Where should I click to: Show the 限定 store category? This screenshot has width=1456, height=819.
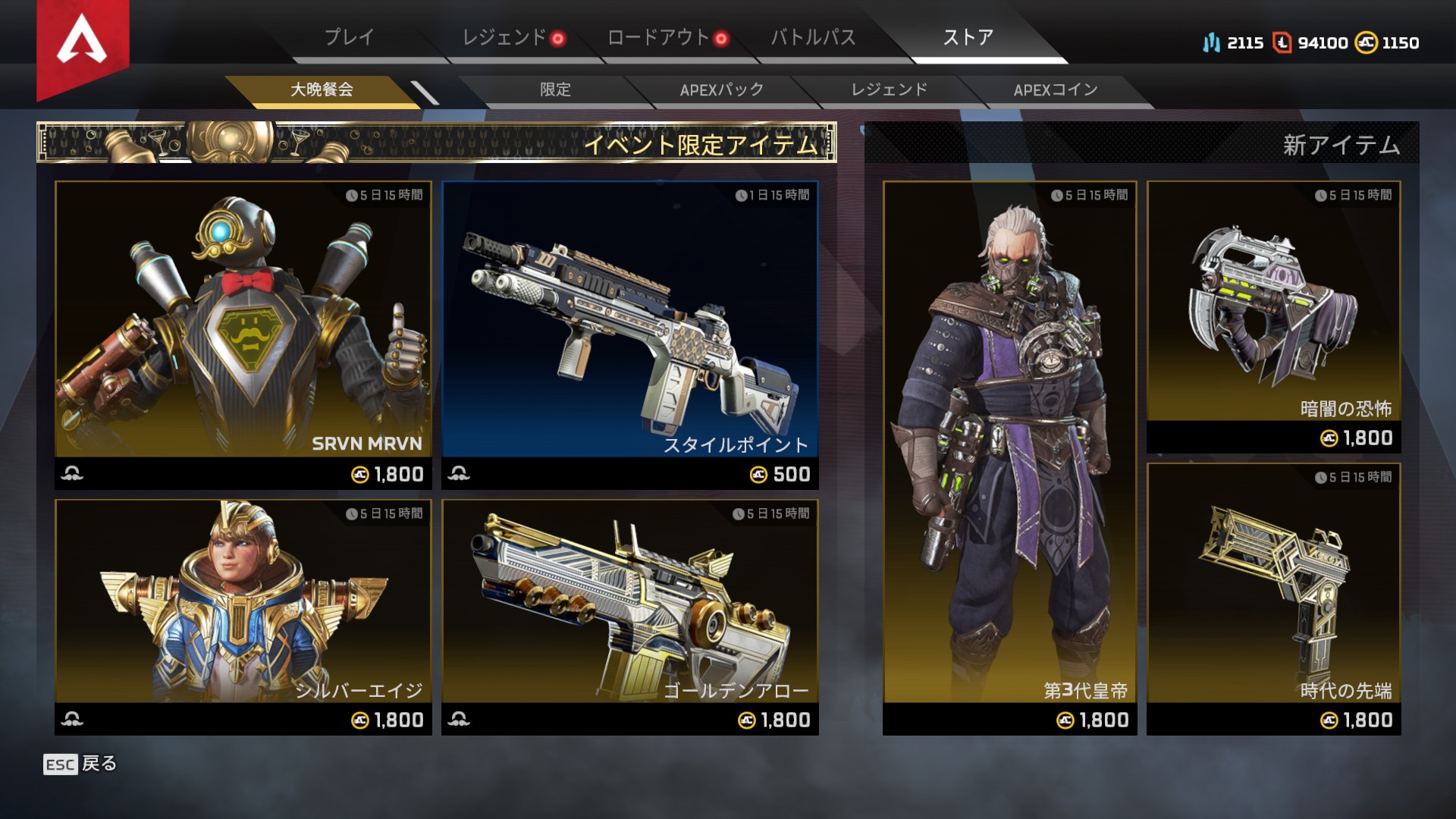point(555,89)
